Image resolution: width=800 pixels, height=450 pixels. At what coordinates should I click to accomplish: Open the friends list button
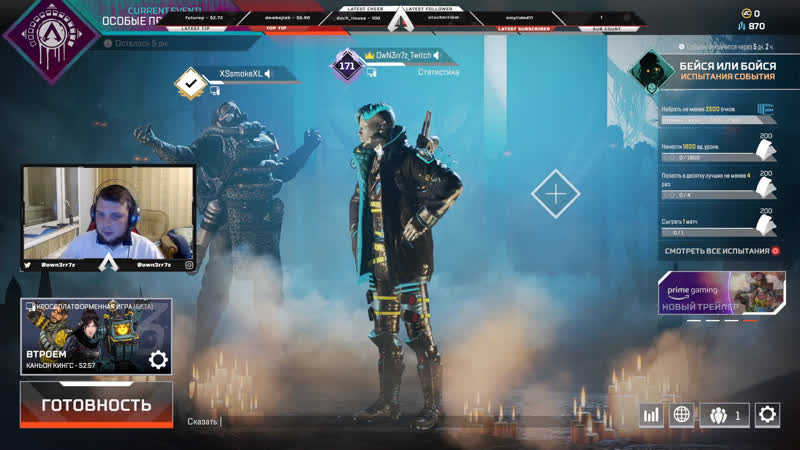point(725,415)
